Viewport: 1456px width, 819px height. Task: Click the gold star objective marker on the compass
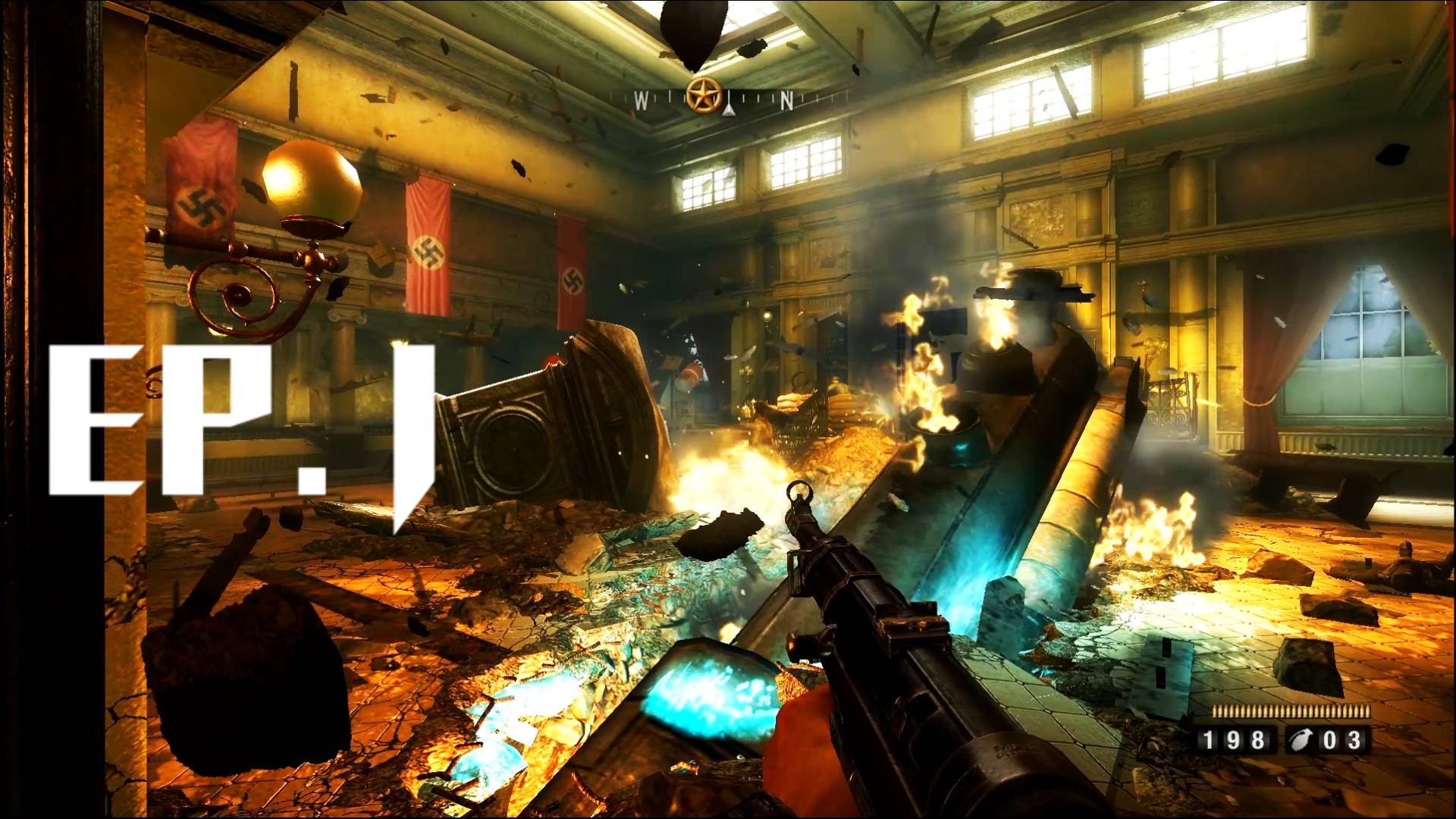pos(702,96)
